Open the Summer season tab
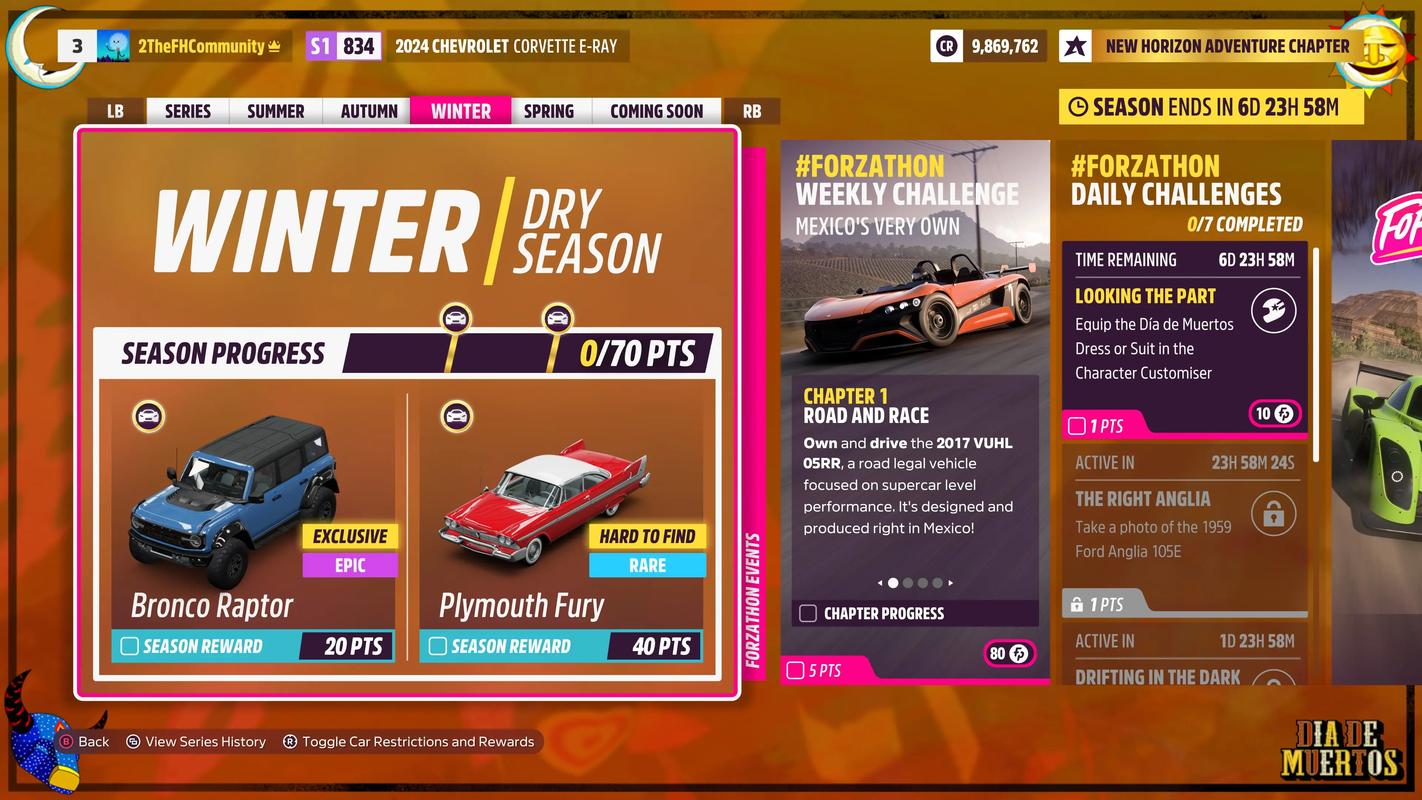This screenshot has height=800, width=1422. (x=275, y=111)
